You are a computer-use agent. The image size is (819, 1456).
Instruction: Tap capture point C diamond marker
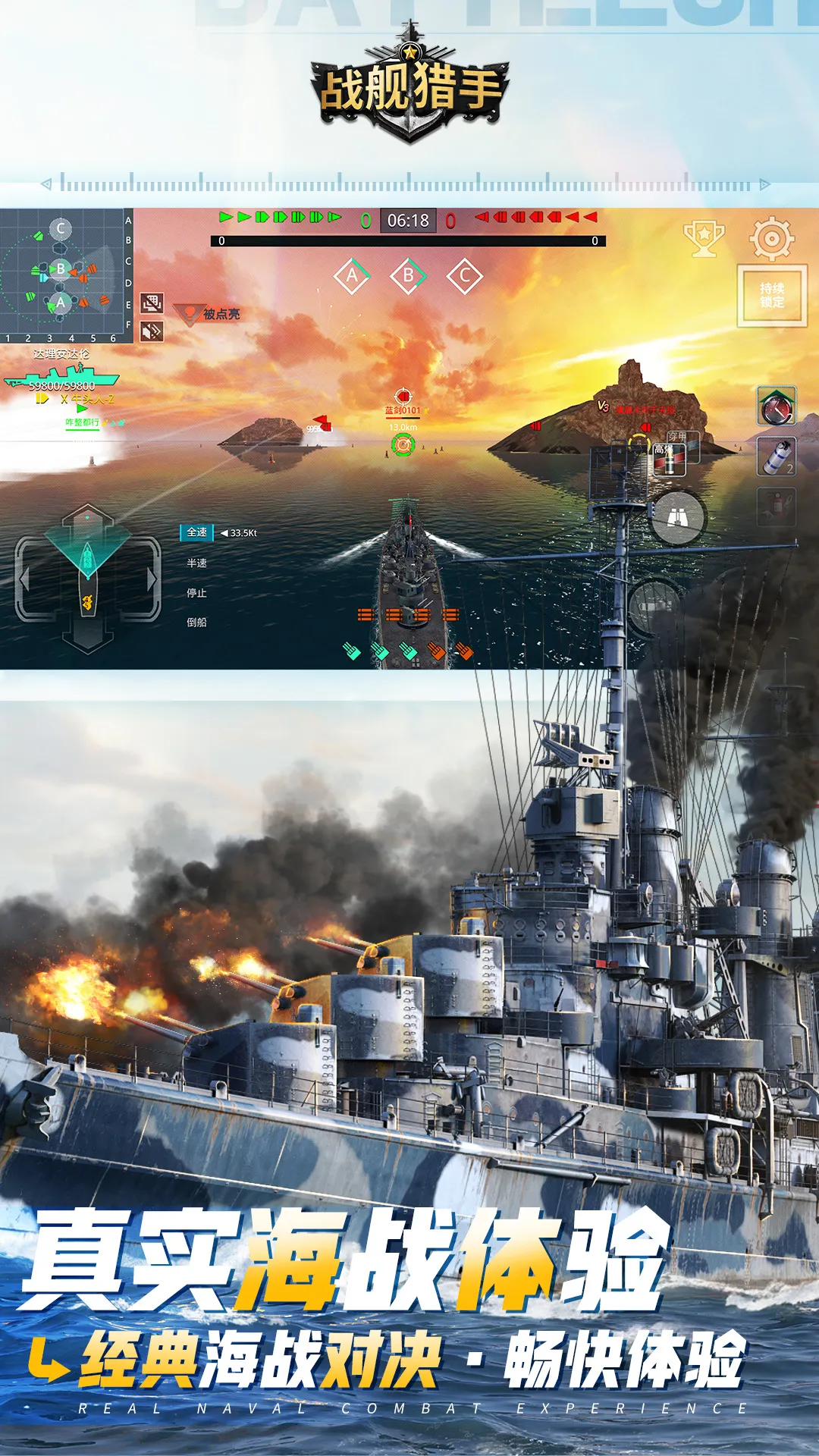coord(465,277)
